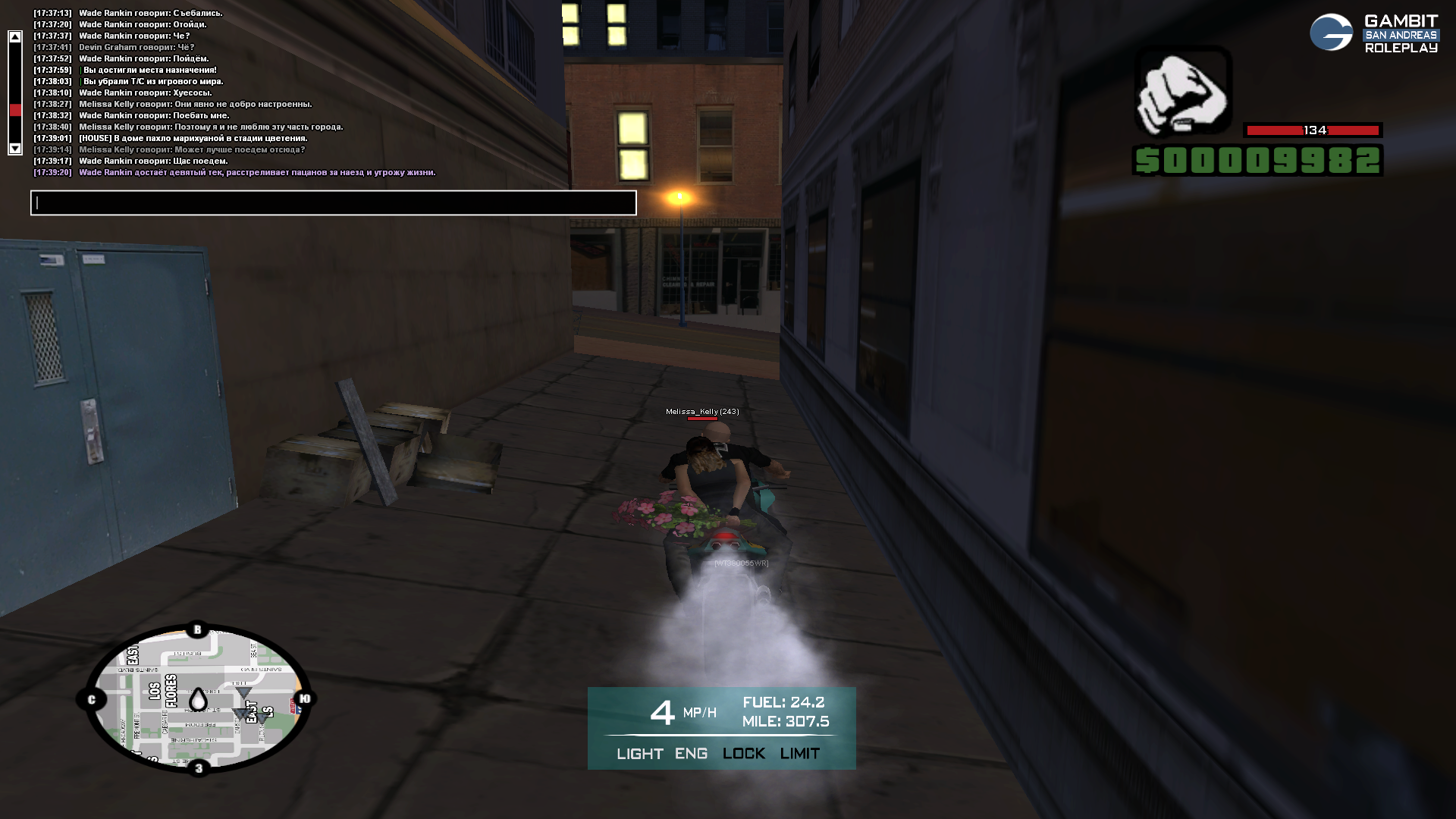Click the chat text input box
This screenshot has height=819, width=1456.
point(334,203)
